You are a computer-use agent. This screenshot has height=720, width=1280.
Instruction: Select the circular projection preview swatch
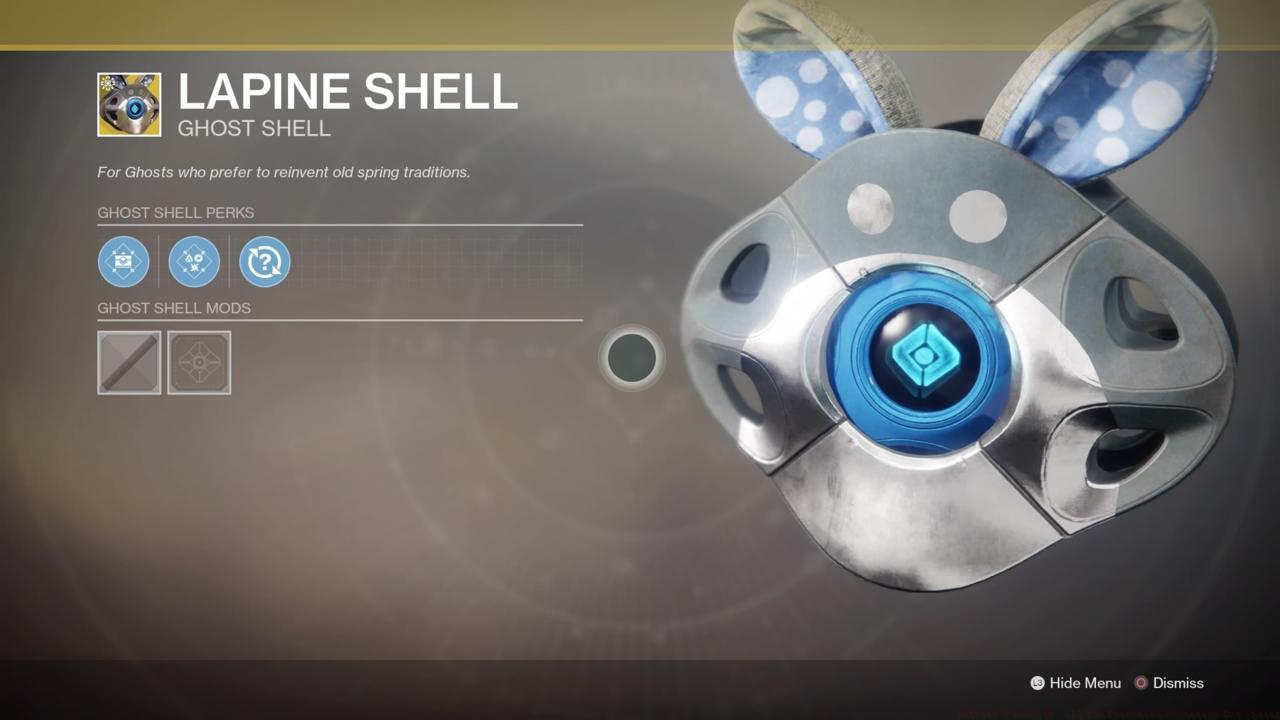630,358
